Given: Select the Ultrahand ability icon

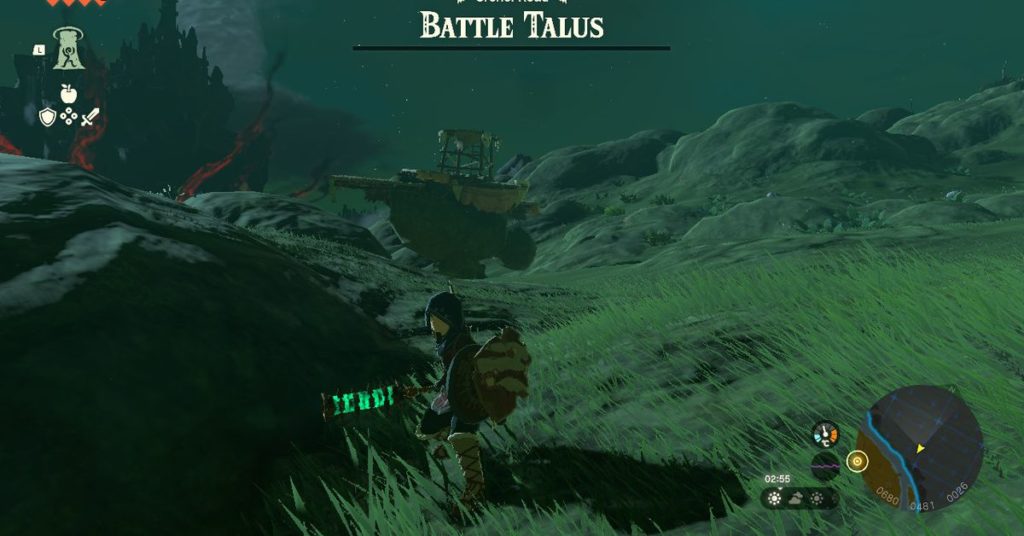Looking at the screenshot, I should tap(68, 50).
